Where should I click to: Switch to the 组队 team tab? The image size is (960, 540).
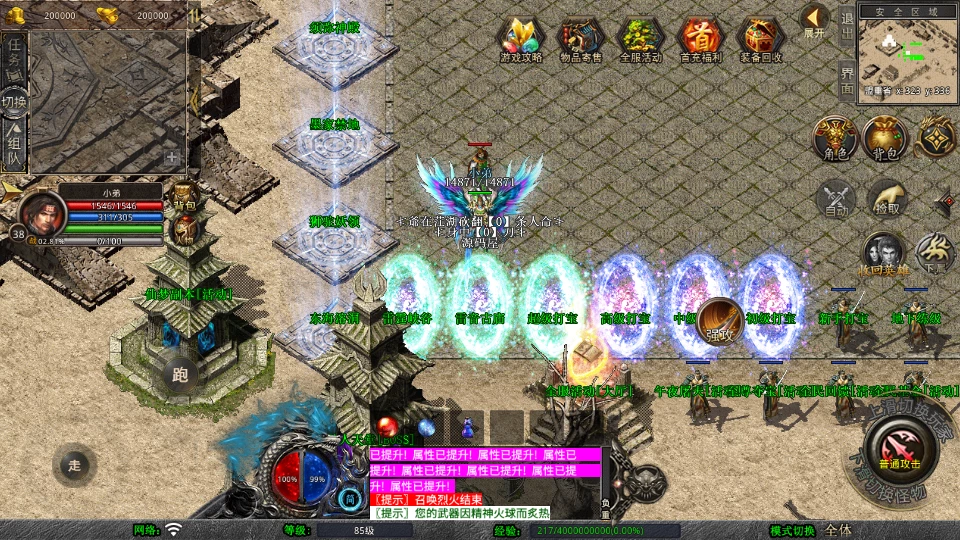point(14,147)
